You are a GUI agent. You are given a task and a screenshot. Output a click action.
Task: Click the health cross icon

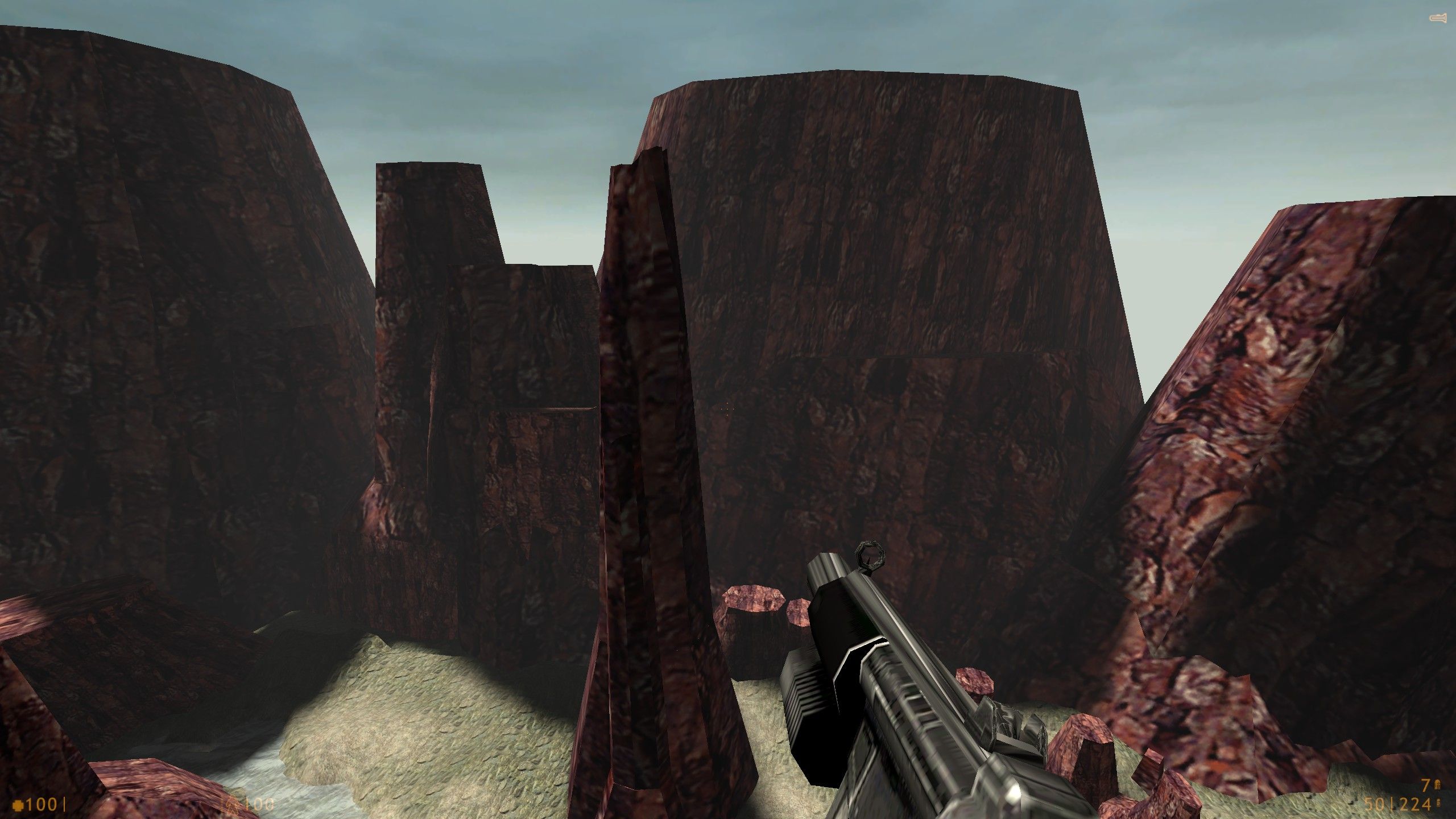pyautogui.click(x=17, y=805)
